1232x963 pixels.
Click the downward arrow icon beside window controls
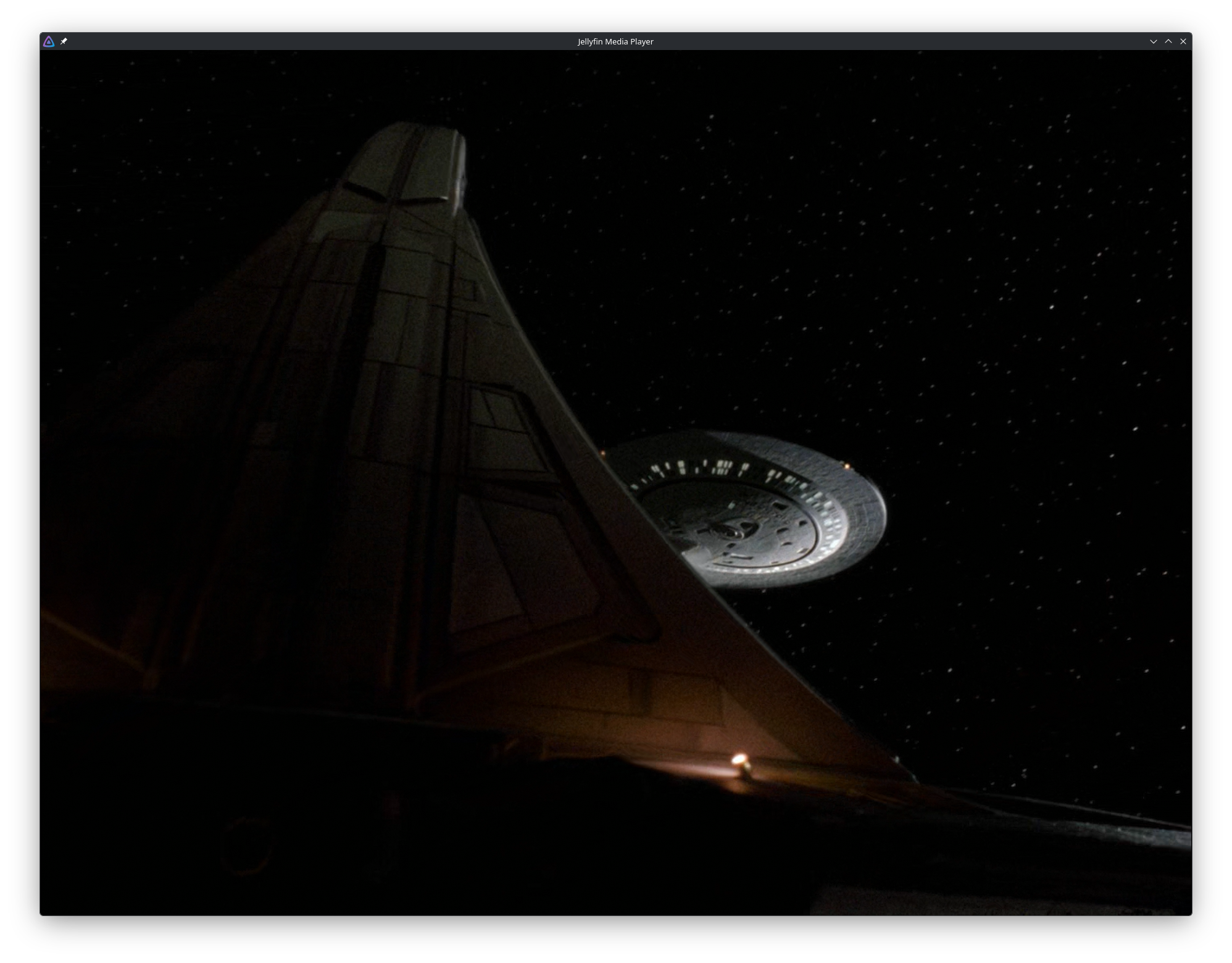[x=1154, y=41]
